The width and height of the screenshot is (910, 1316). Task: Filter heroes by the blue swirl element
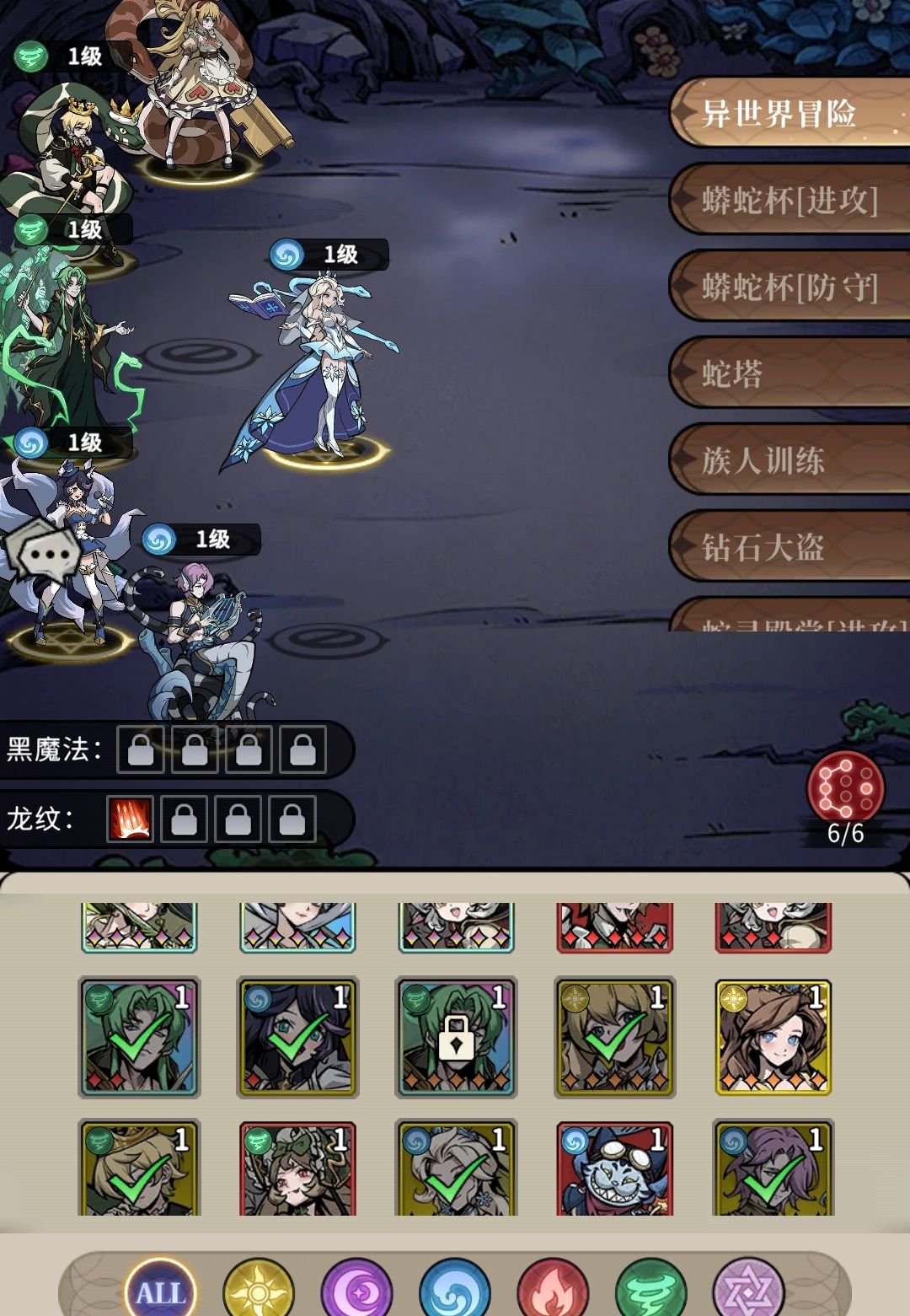[x=455, y=1291]
